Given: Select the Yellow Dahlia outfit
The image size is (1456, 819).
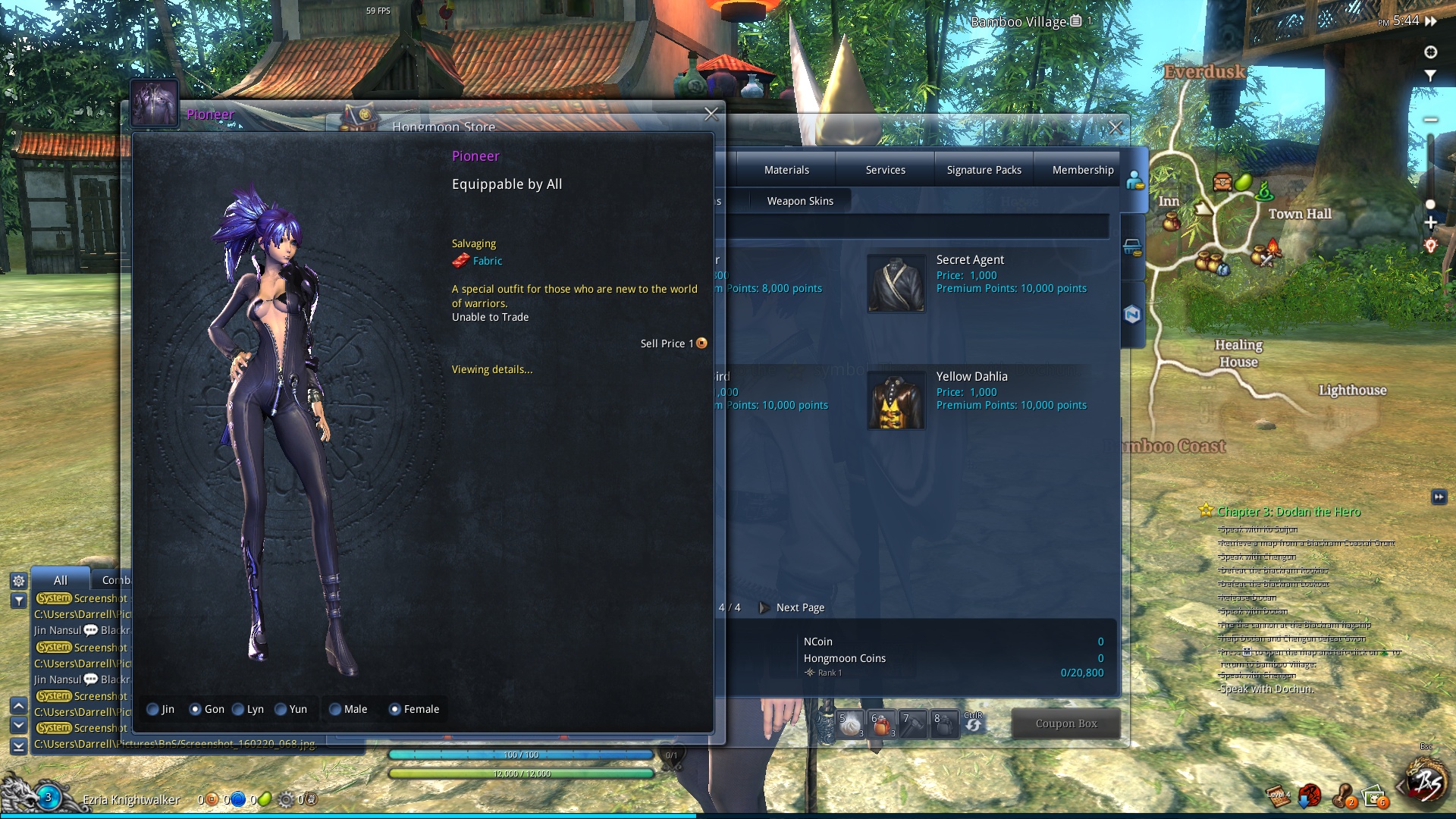Looking at the screenshot, I should coord(896,400).
